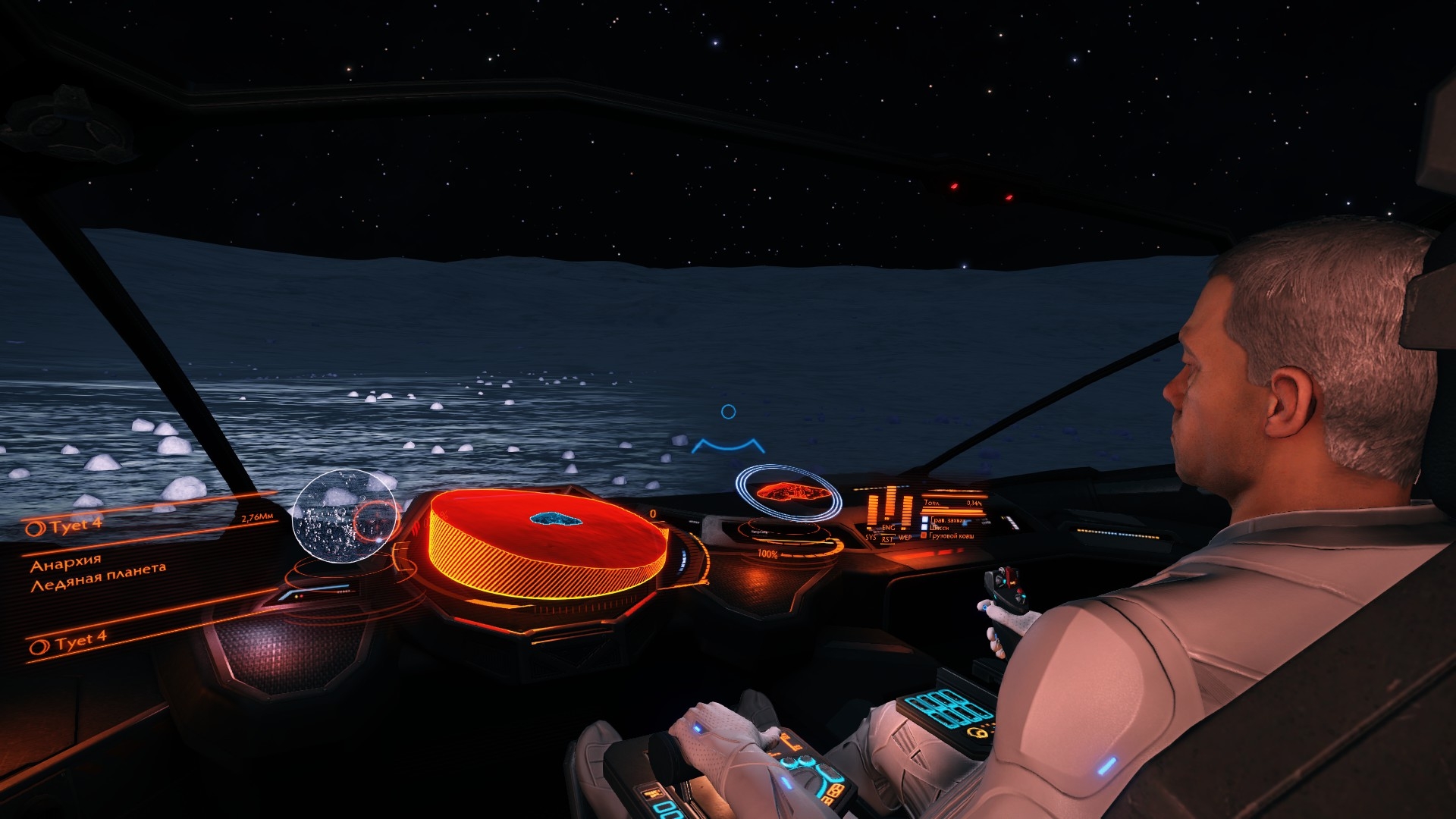The image size is (1456, 819).
Task: Select the ship hologram inside blue shield rings
Action: click(787, 493)
